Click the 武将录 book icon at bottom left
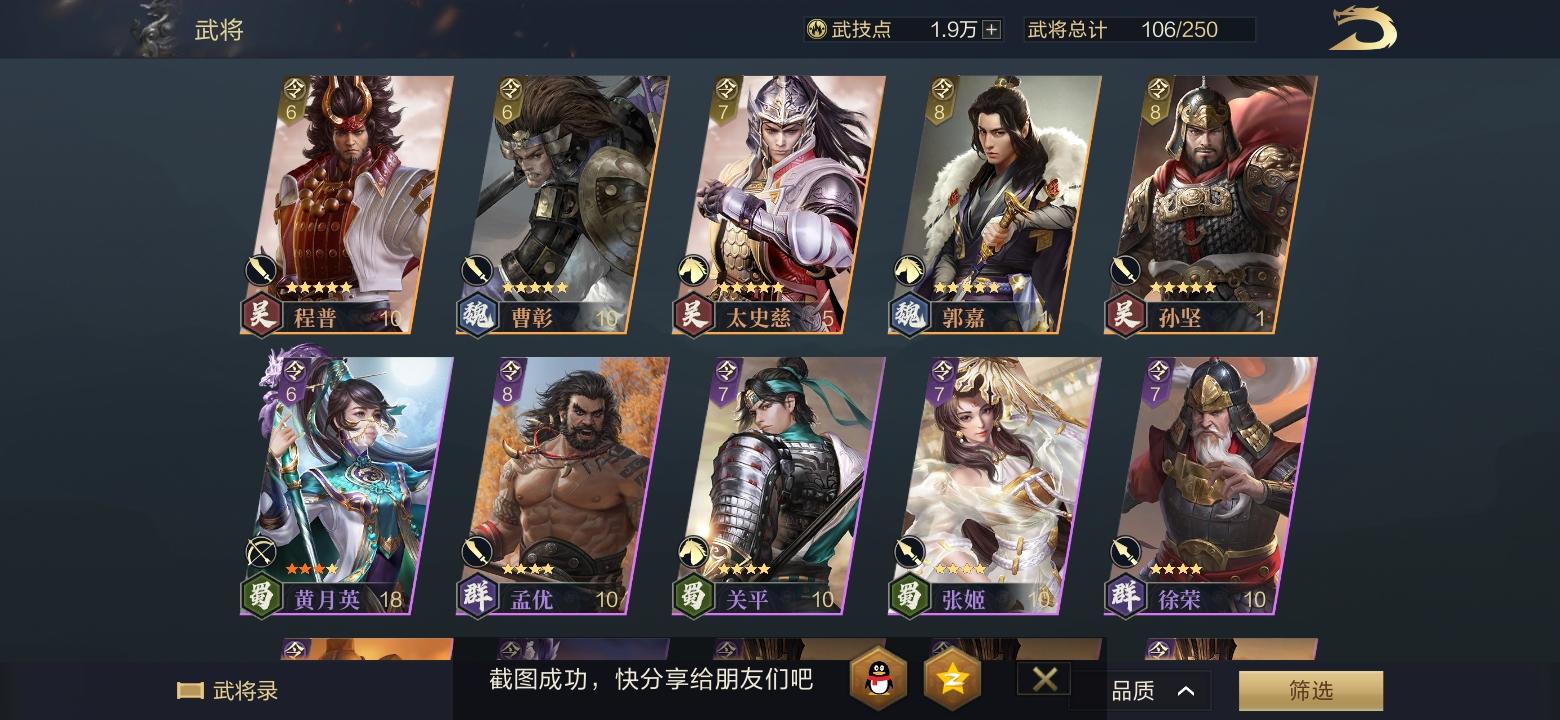 point(190,688)
